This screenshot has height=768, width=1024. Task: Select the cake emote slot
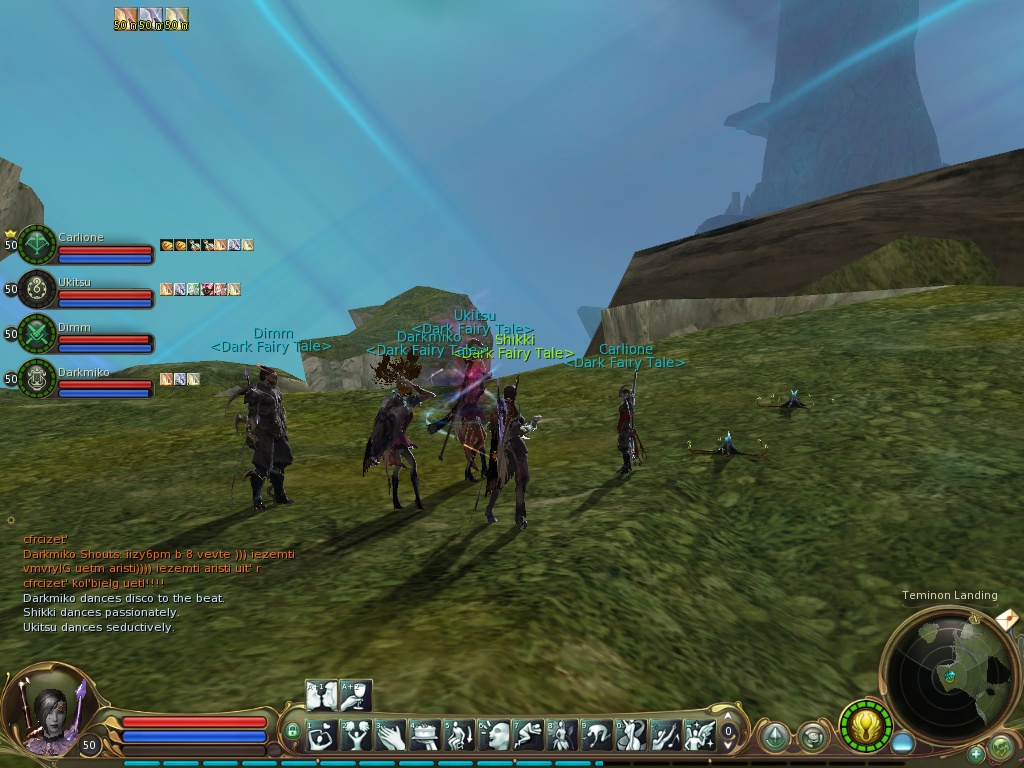point(425,736)
